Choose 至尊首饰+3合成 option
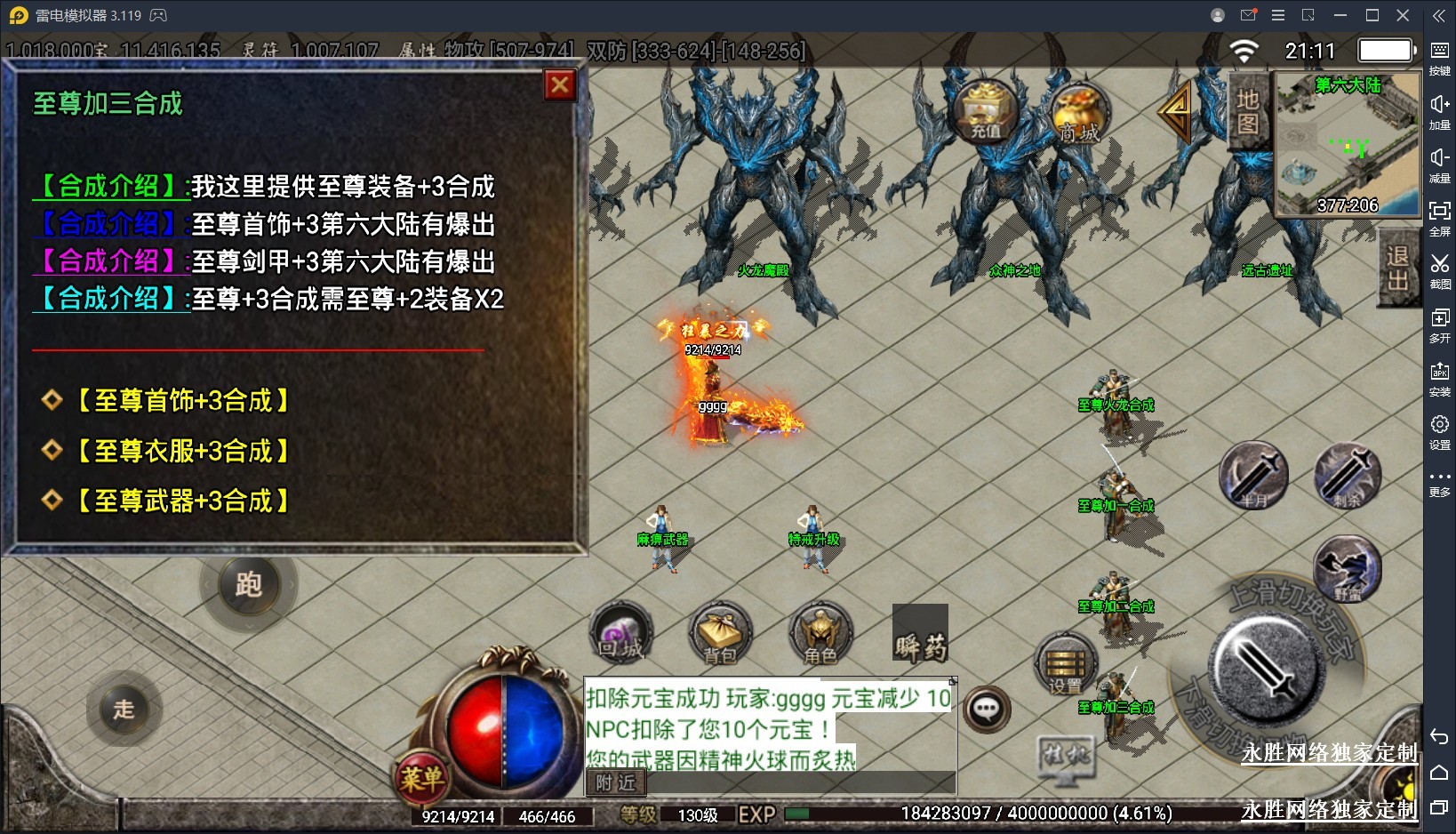1456x834 pixels. (183, 401)
